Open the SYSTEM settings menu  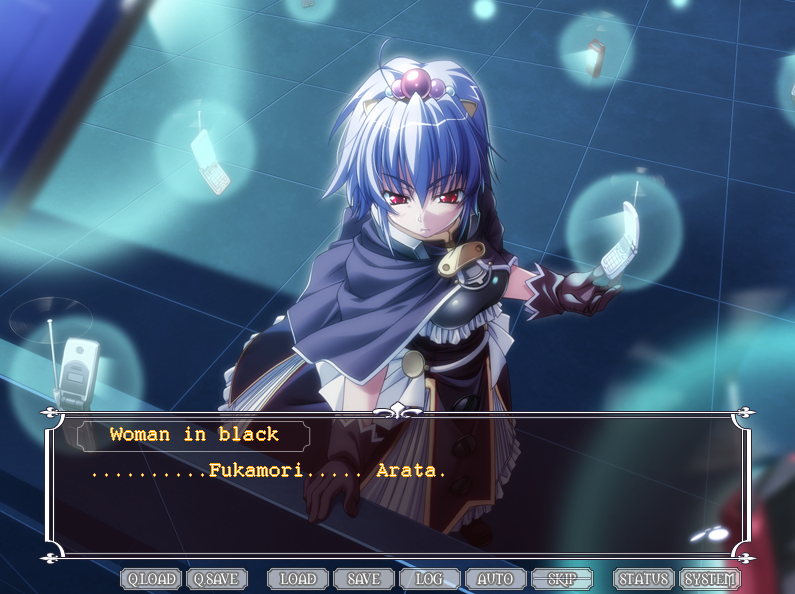(710, 579)
